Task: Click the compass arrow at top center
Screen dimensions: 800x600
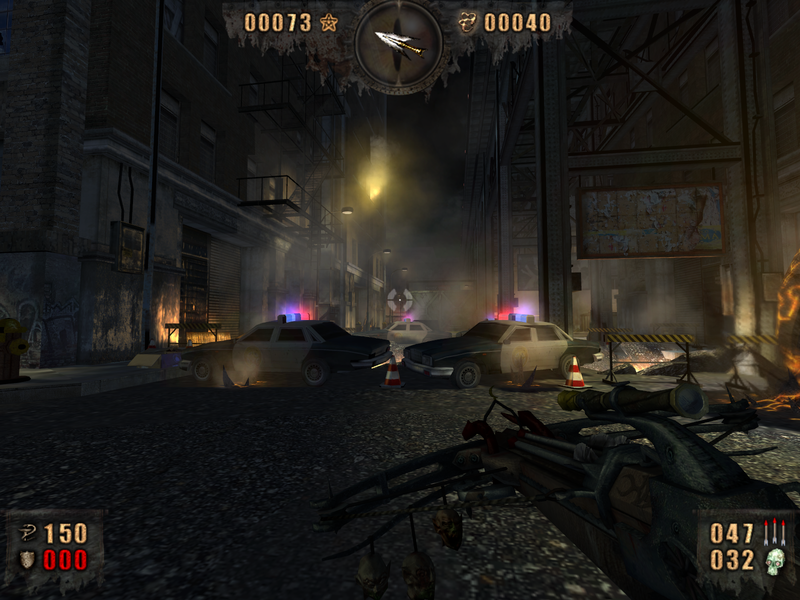Action: [x=399, y=42]
